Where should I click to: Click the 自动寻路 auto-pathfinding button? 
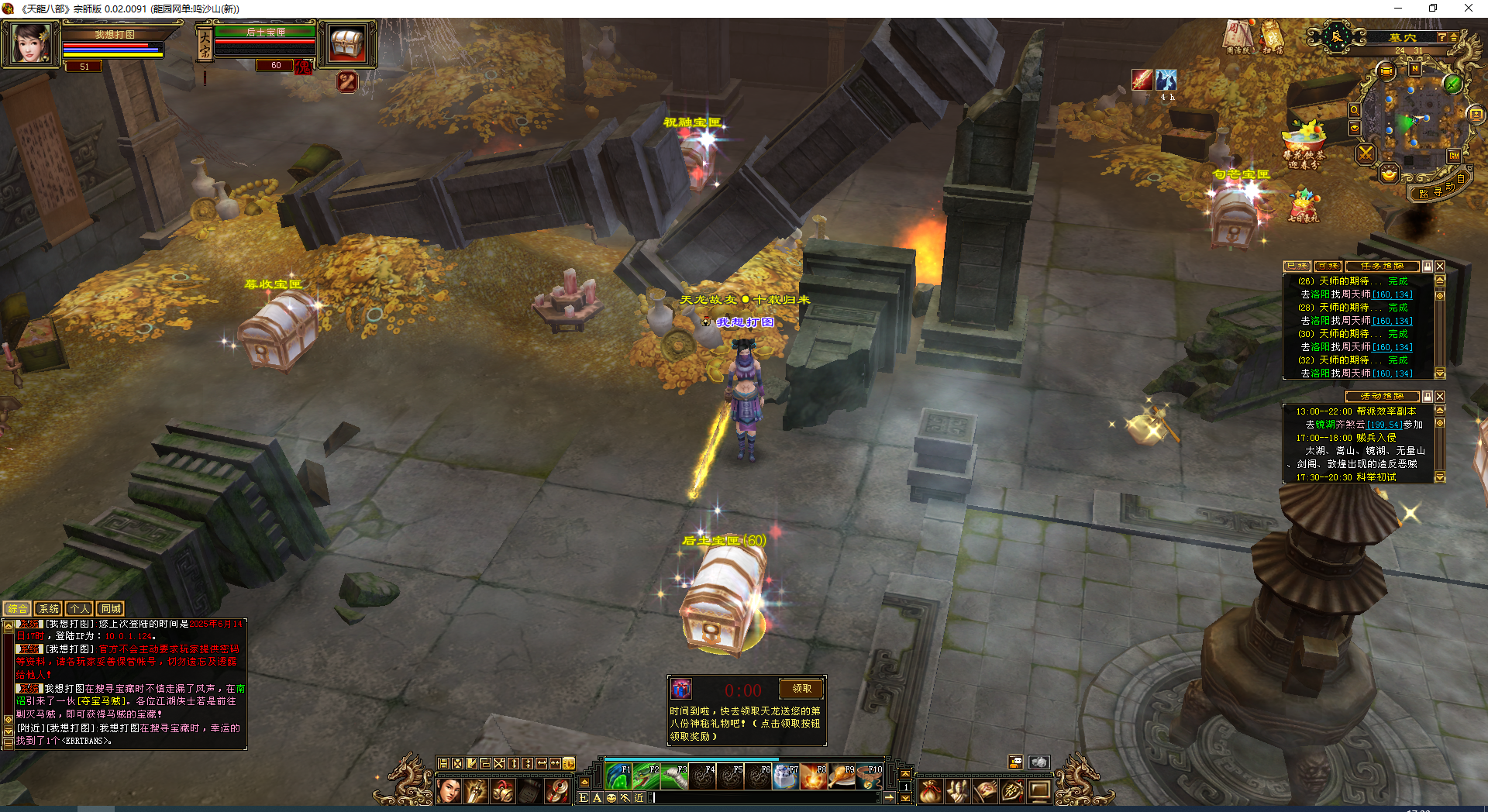click(x=1438, y=191)
